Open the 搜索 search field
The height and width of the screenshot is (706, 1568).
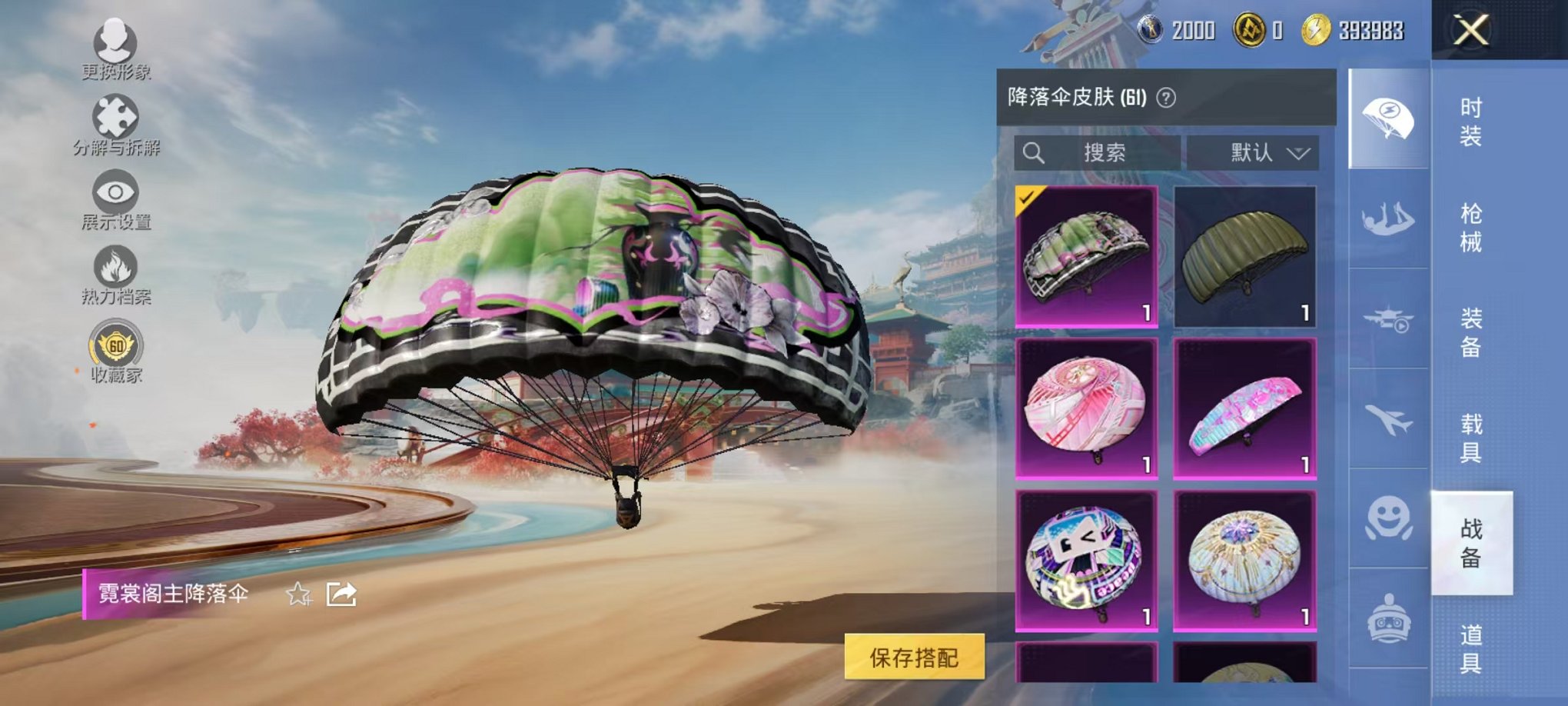1099,152
